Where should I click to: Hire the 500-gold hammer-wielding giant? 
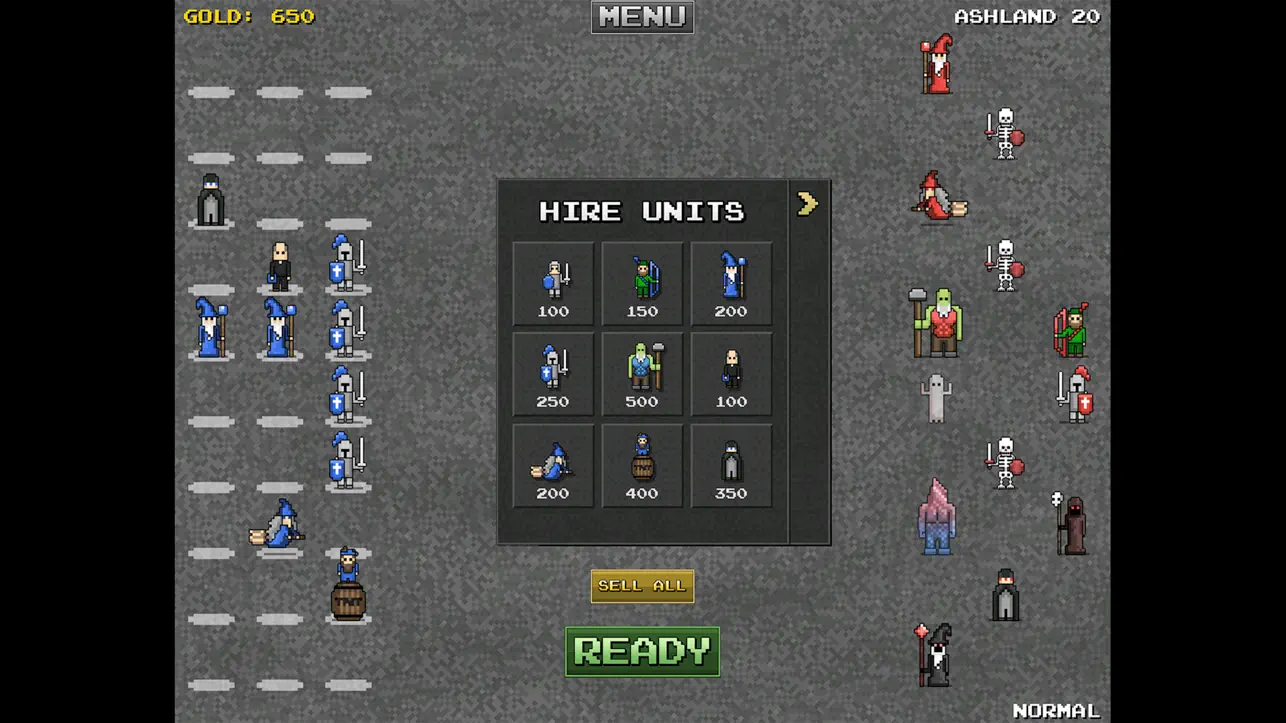pos(641,373)
